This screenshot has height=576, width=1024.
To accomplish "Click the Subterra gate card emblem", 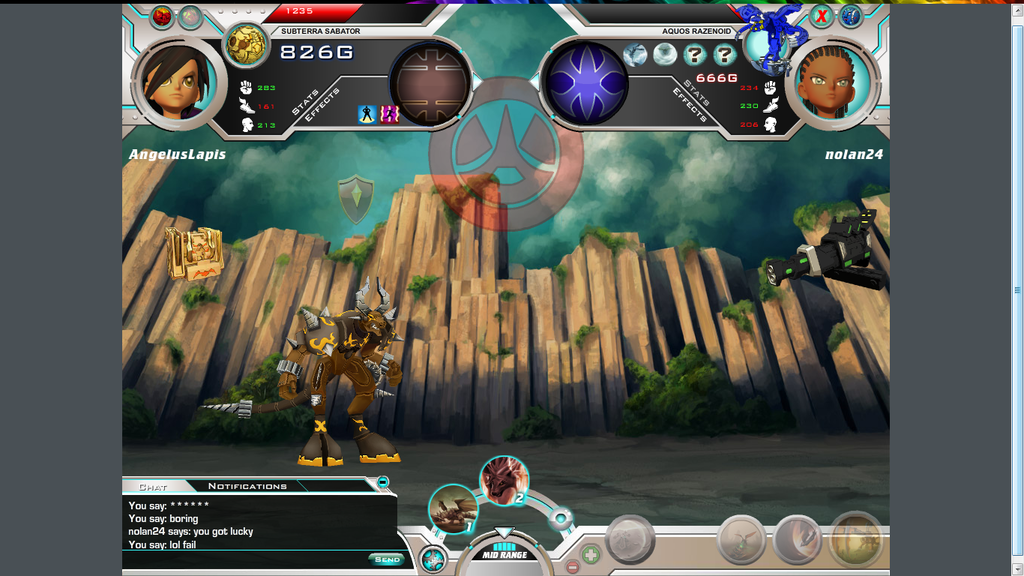I will (x=430, y=83).
